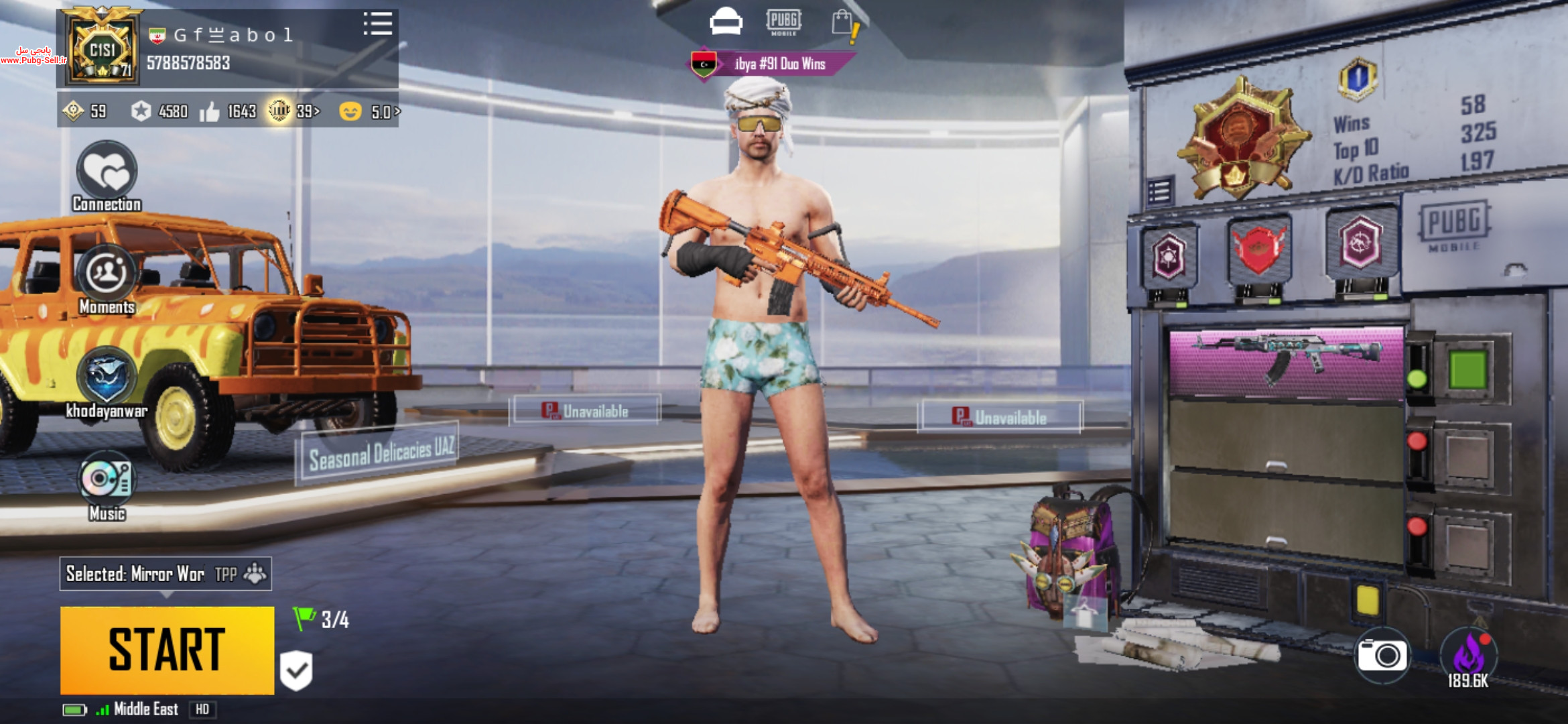Open the khodayanwar clan icon
The image size is (1568, 724).
pyautogui.click(x=107, y=377)
